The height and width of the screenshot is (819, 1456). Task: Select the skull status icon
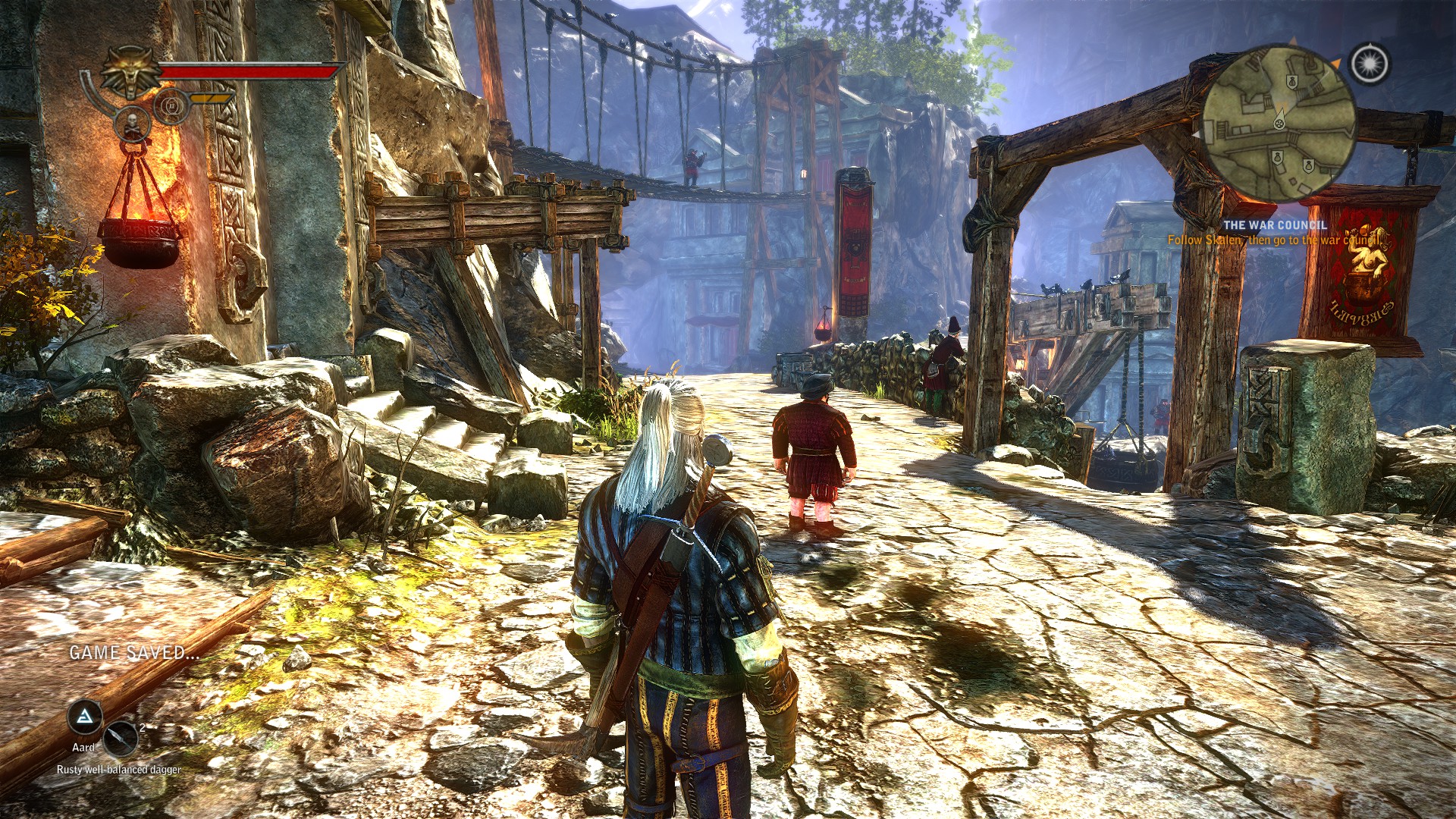tap(131, 125)
